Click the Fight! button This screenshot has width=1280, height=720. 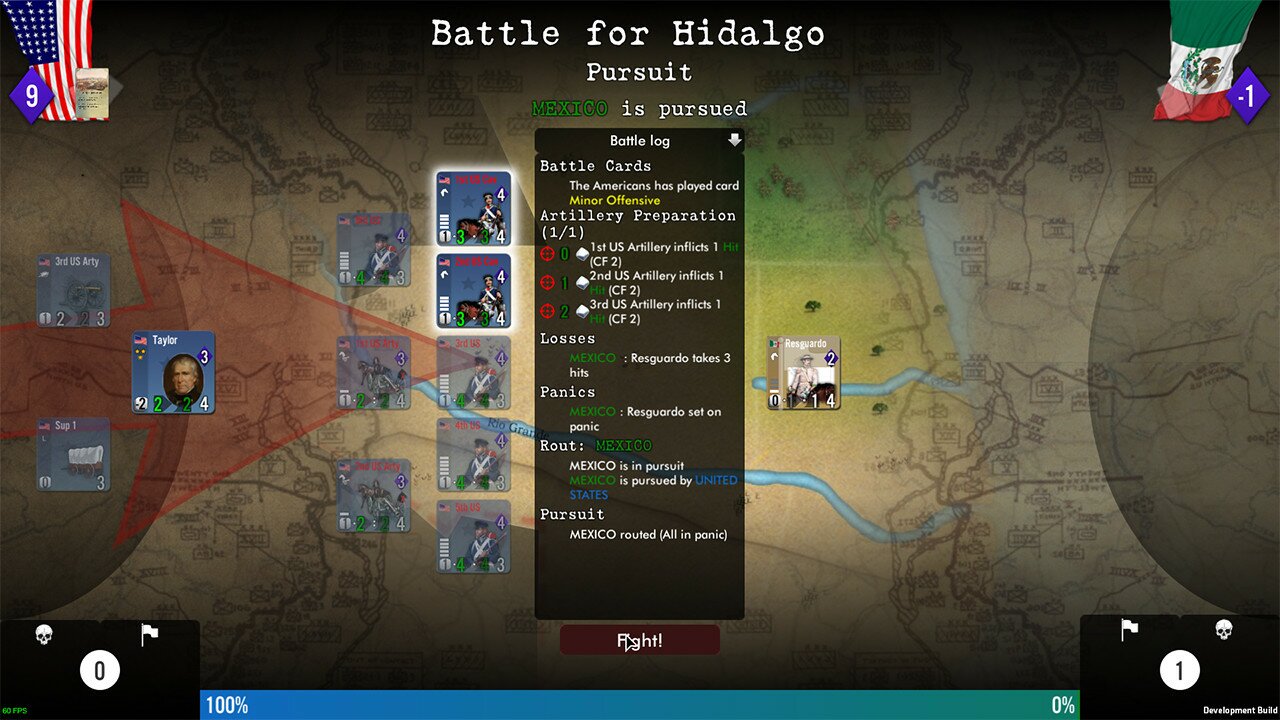(639, 640)
